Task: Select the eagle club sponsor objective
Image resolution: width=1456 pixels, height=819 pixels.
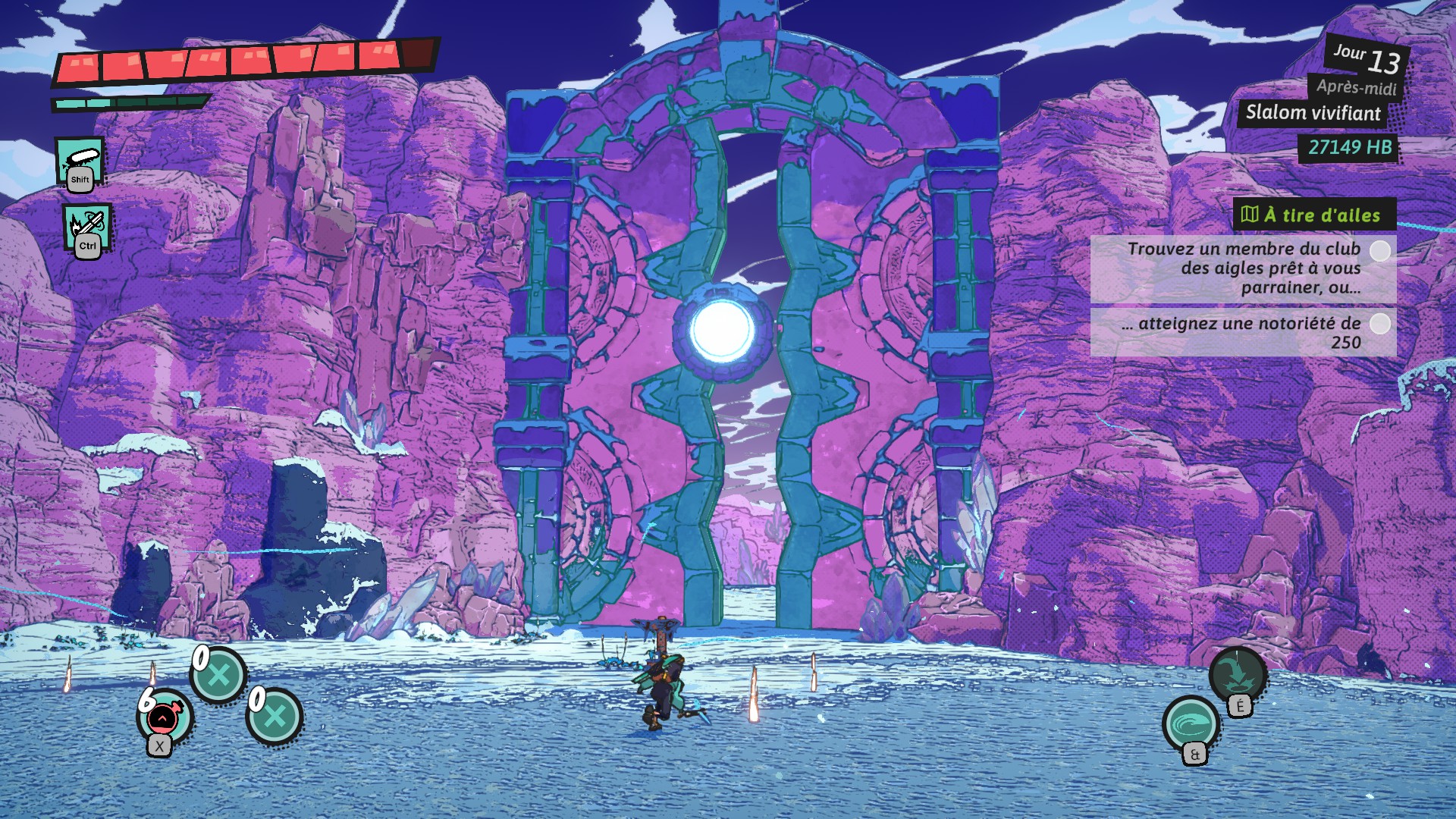Action: [x=1243, y=268]
